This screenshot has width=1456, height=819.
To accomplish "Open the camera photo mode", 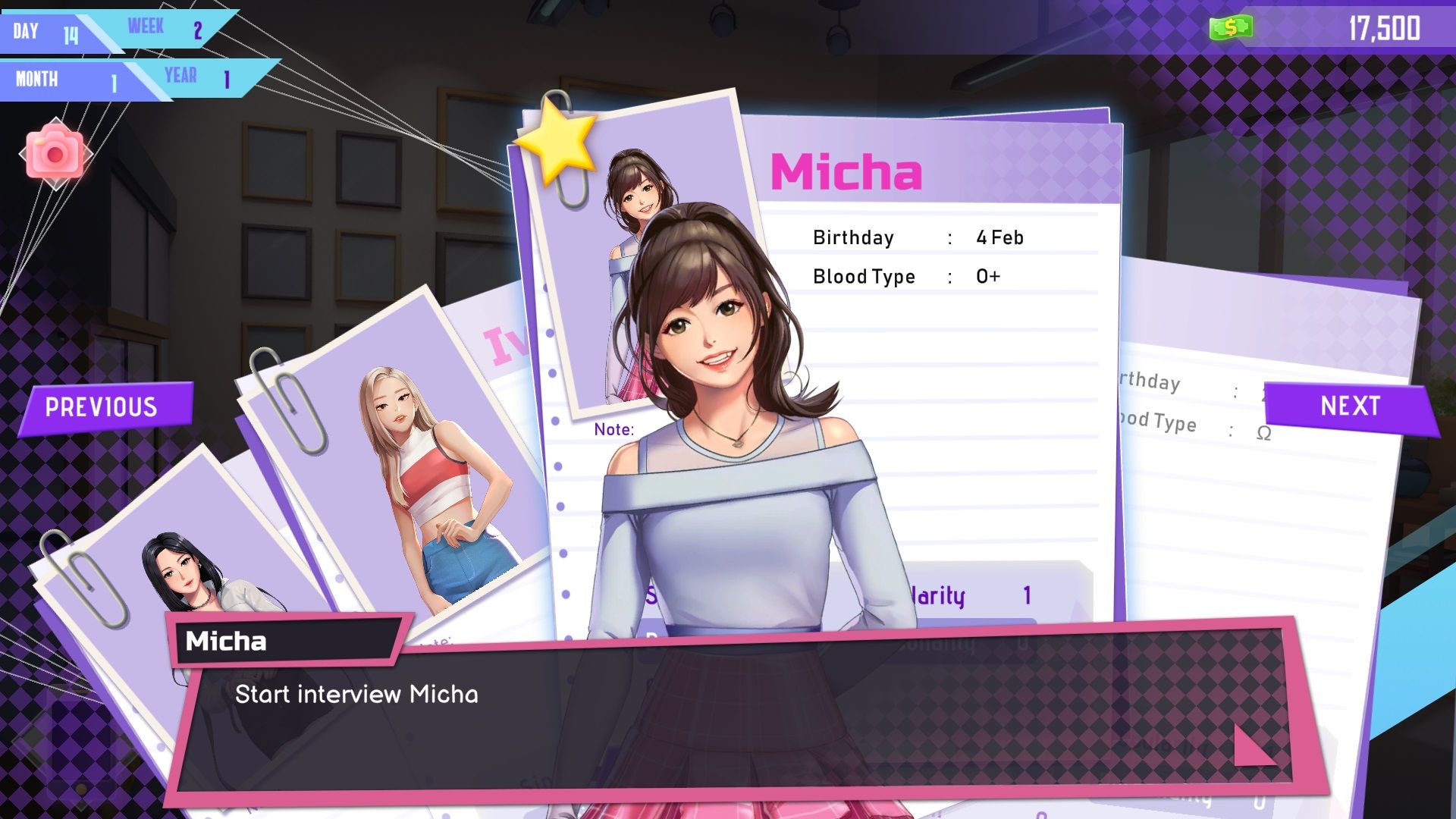I will [x=57, y=152].
